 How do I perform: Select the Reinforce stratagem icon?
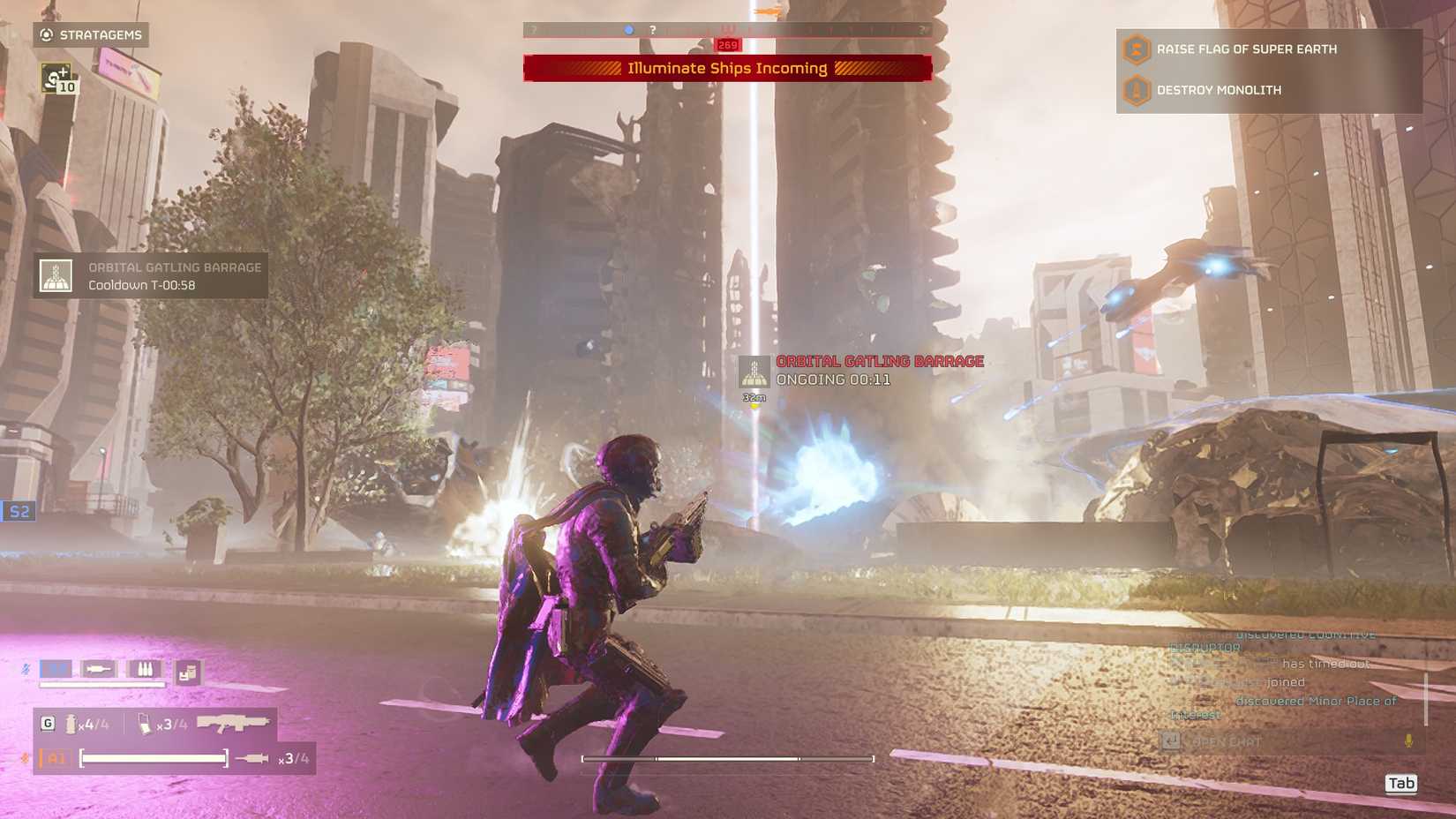click(58, 79)
